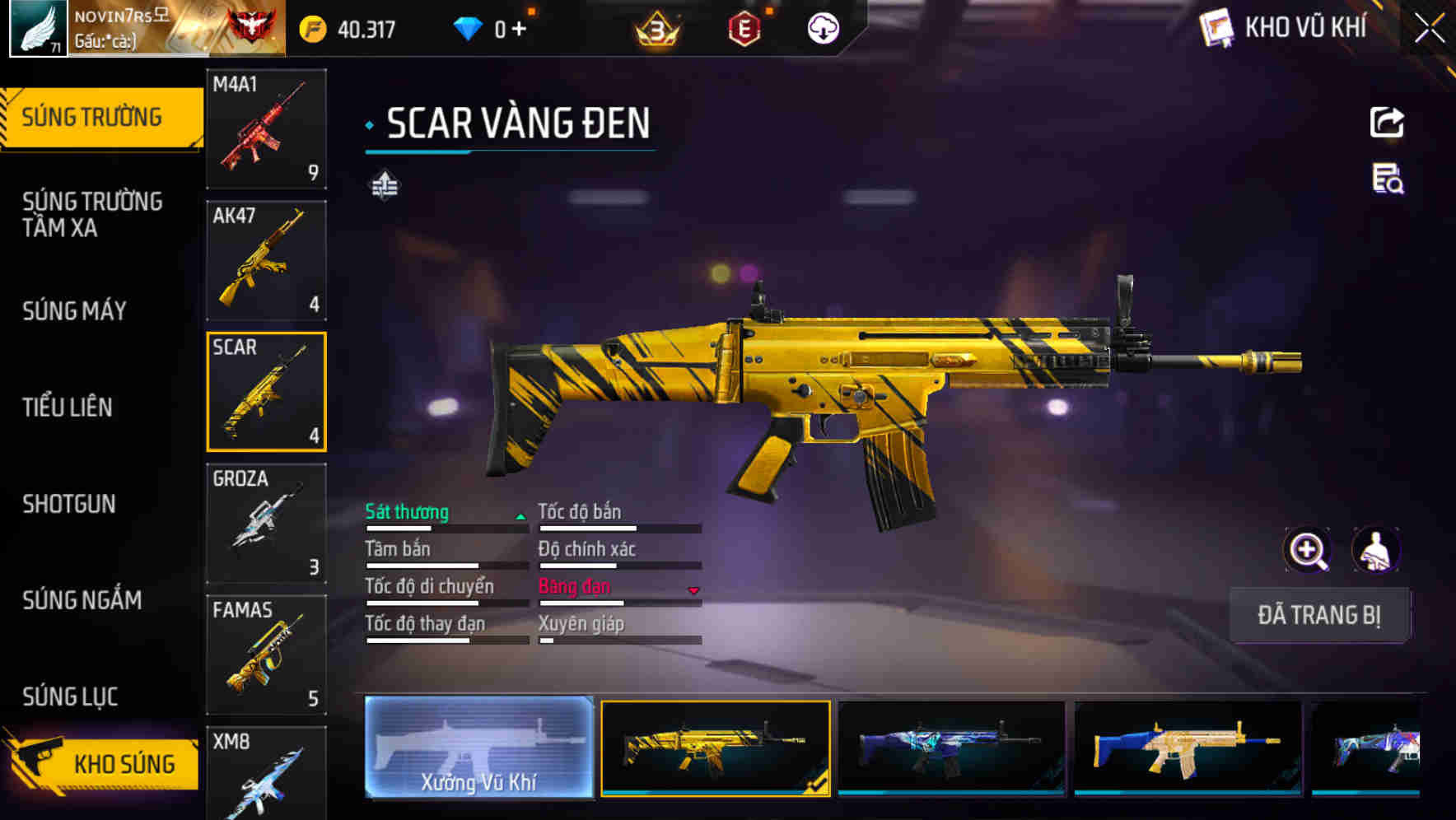Screen dimensions: 1456x820
Task: Choose the GROZA weapon tile
Action: (x=266, y=523)
